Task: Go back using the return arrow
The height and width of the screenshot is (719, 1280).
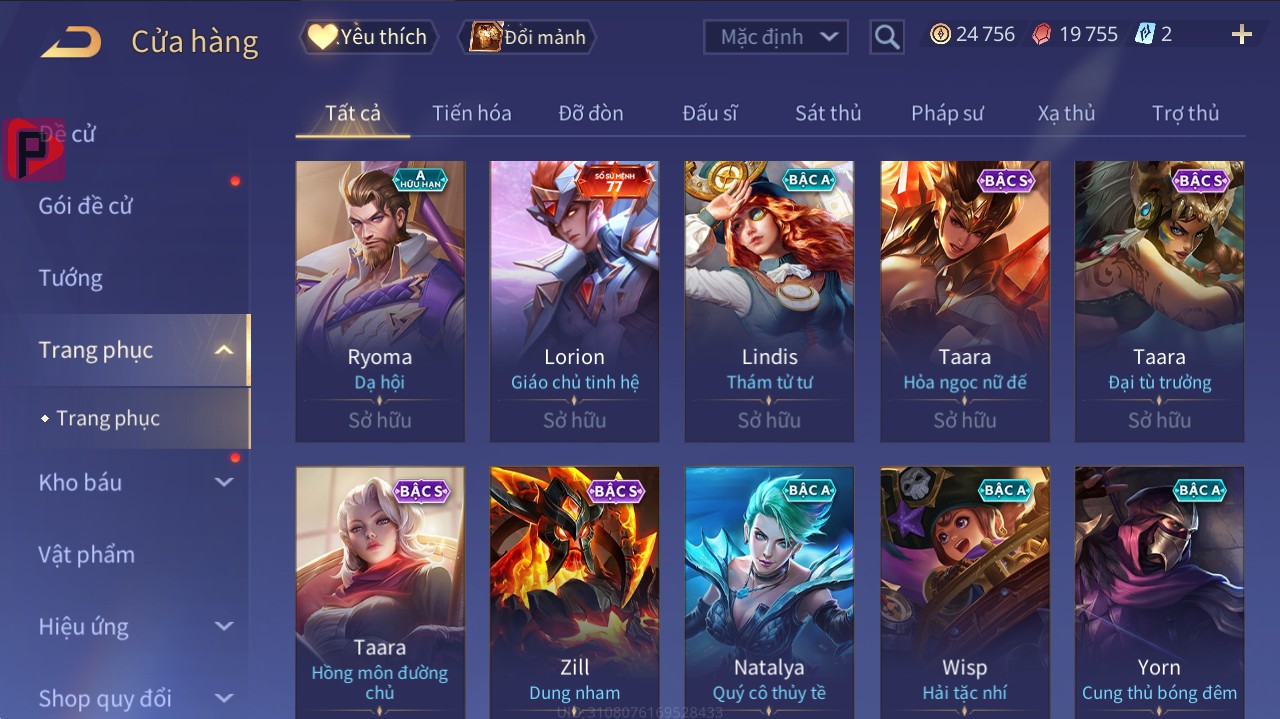Action: tap(71, 42)
